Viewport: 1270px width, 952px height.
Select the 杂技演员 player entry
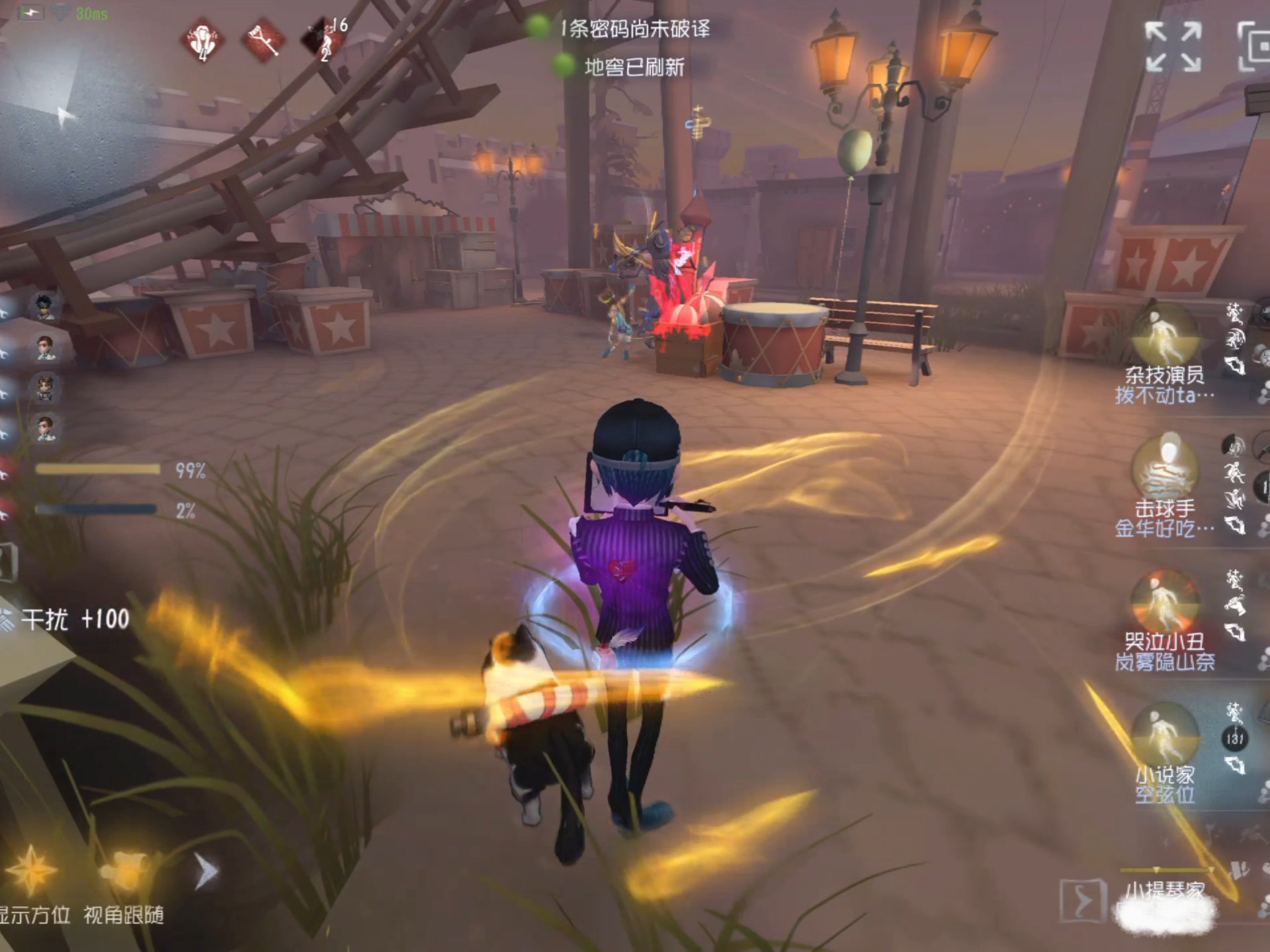click(x=1164, y=357)
